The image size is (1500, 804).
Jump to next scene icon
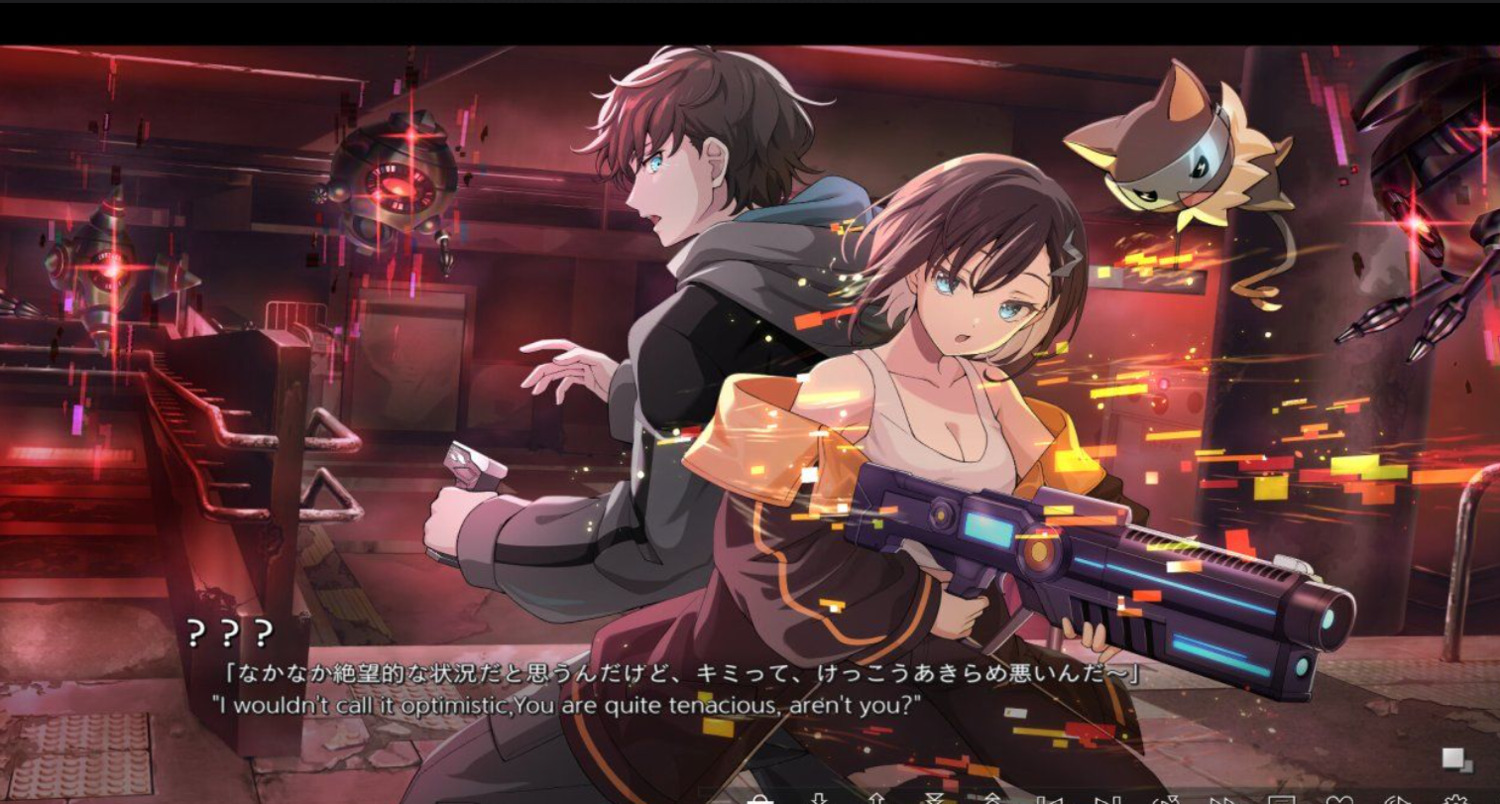[1107, 799]
